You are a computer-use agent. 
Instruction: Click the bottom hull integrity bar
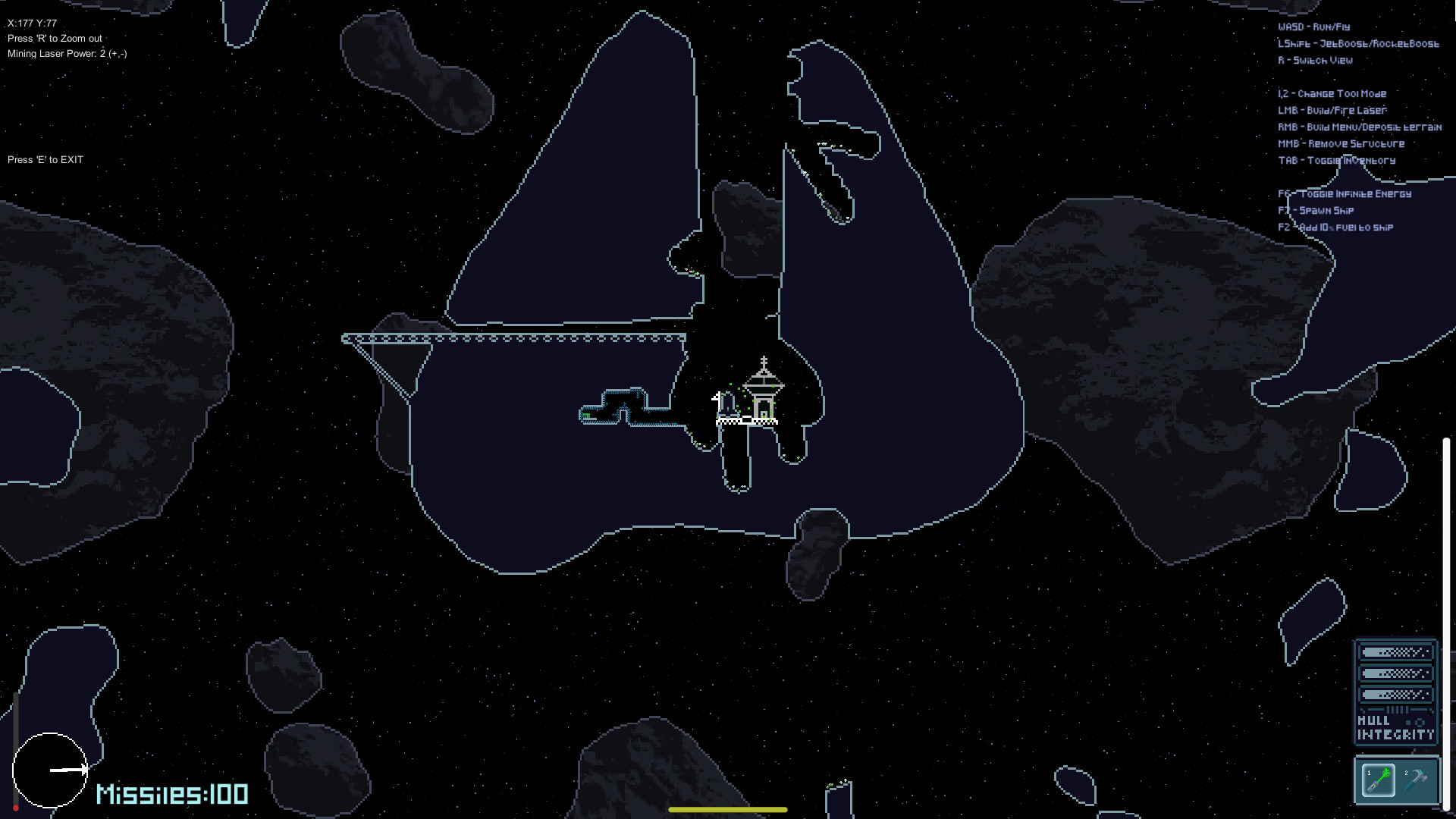tap(1395, 693)
